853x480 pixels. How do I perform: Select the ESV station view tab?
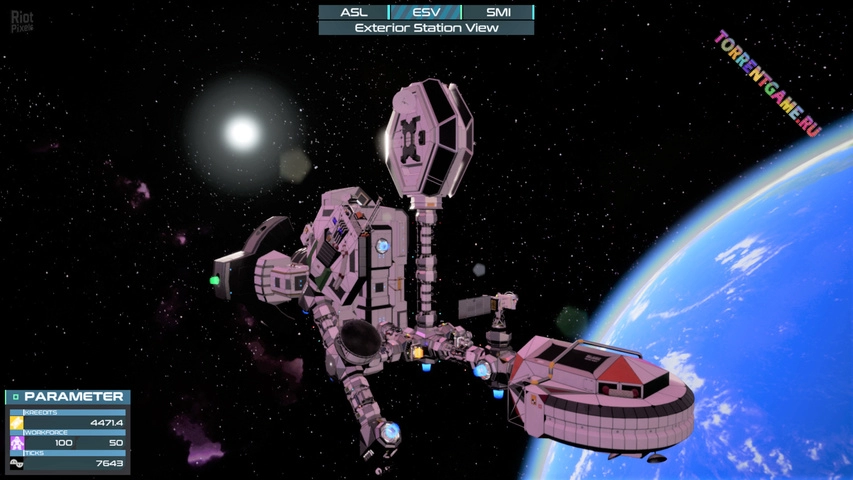tap(425, 12)
